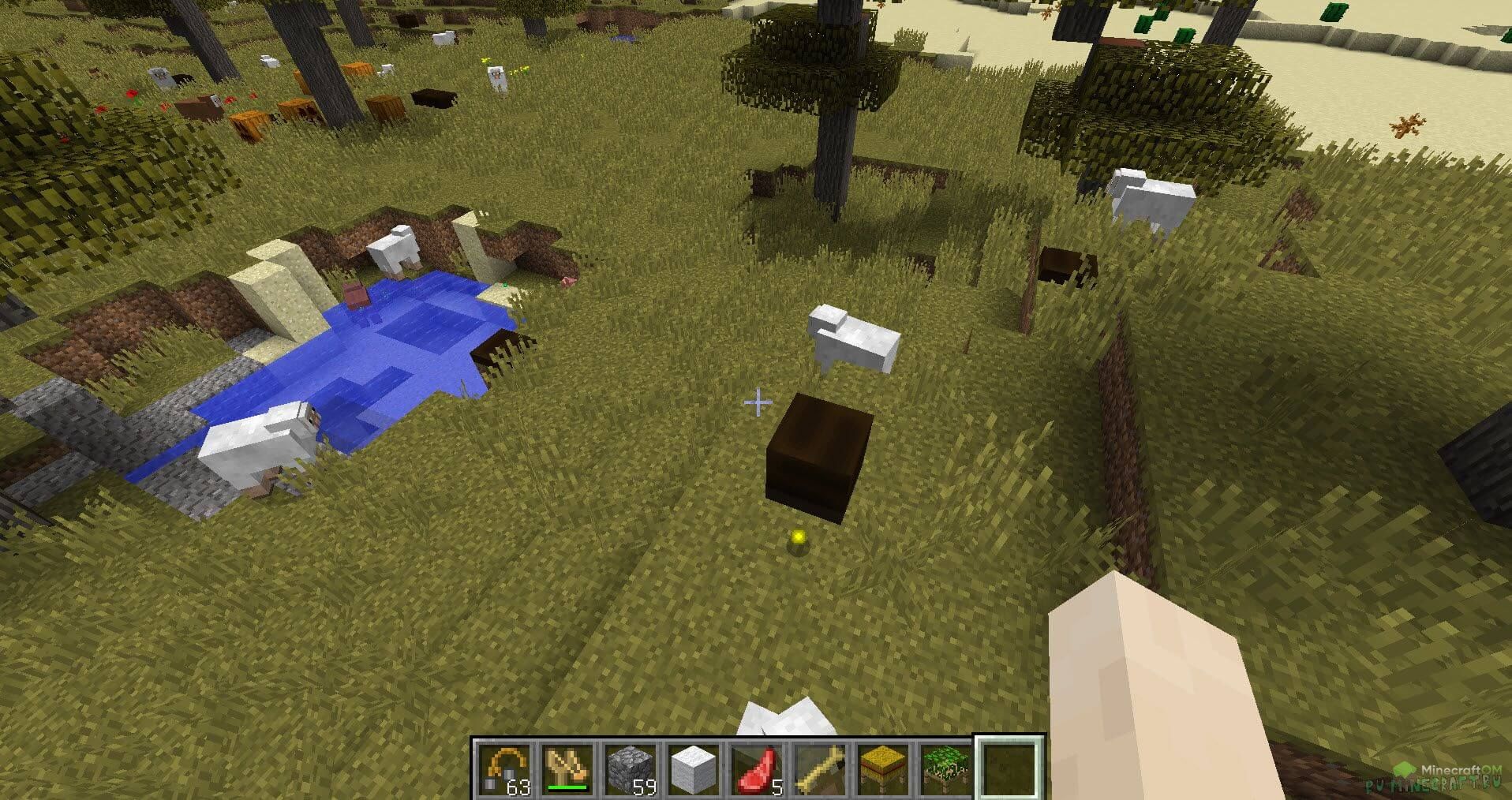Viewport: 1512px width, 800px height.
Task: Select the wooden slingshot tool slot
Action: 567,769
